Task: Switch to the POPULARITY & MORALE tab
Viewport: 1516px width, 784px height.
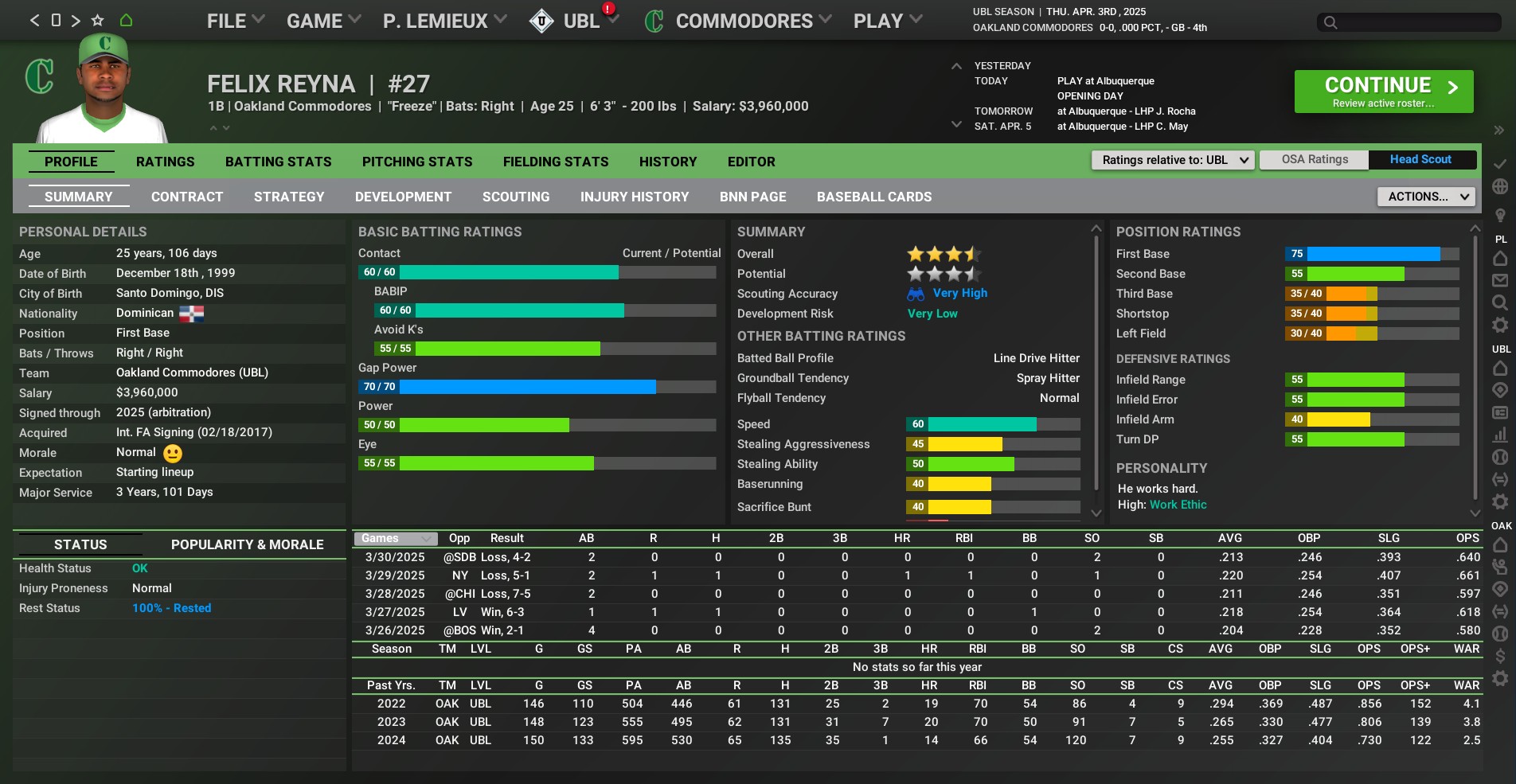Action: pos(247,544)
